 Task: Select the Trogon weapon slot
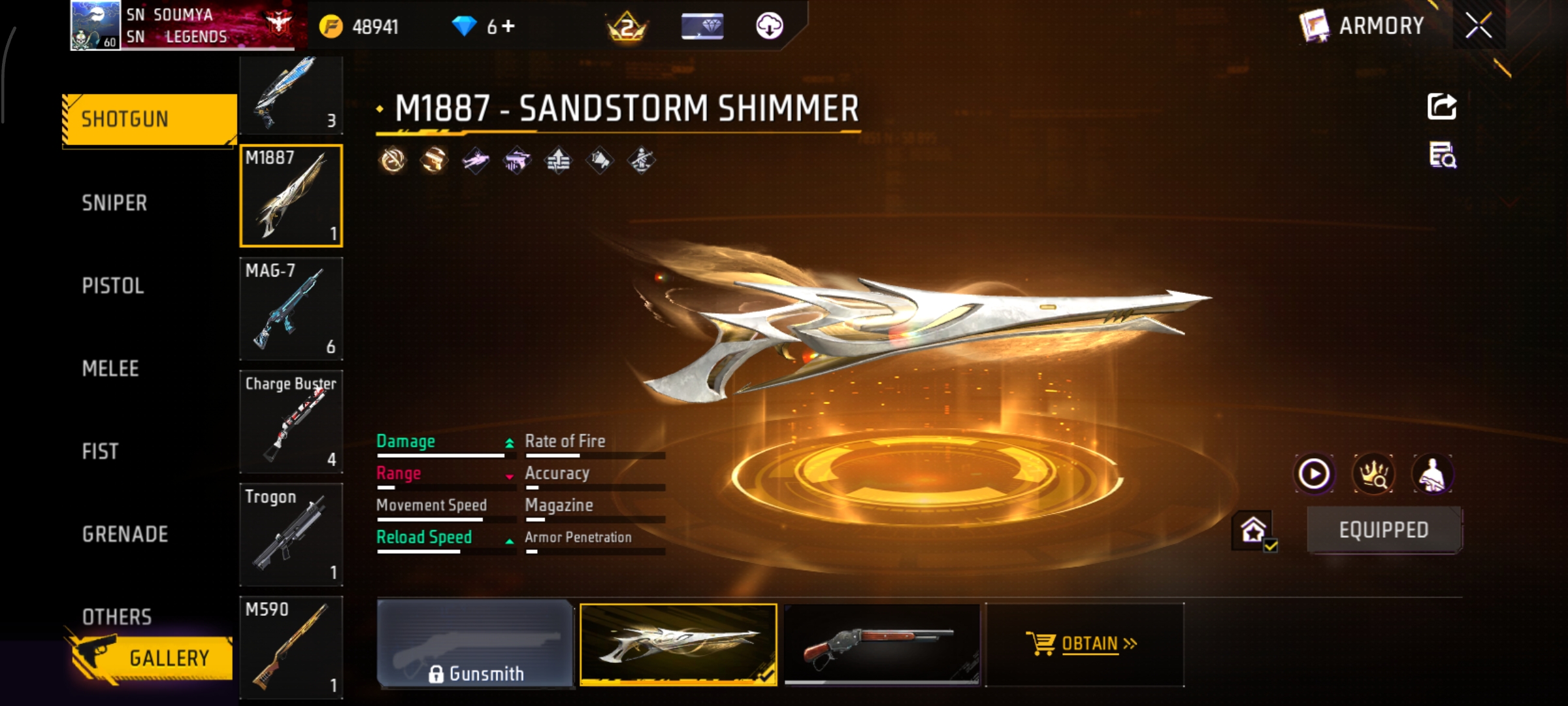[x=291, y=535]
